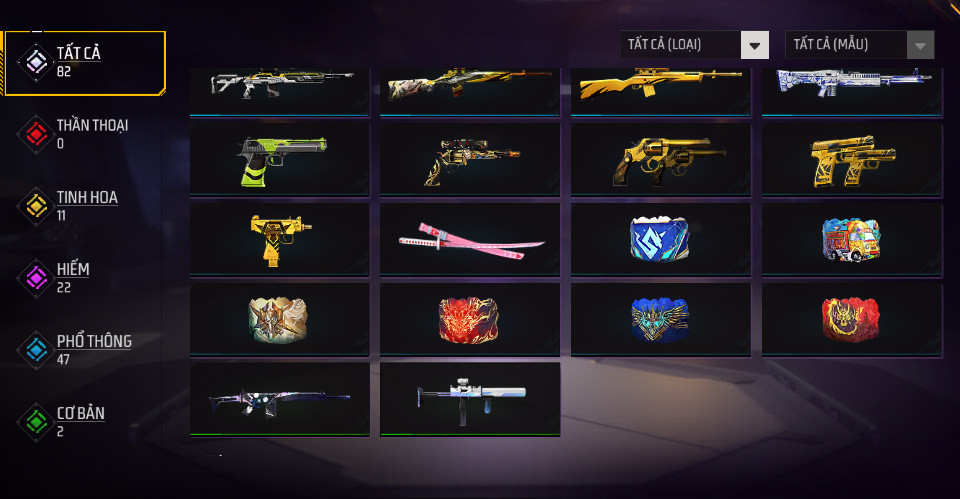The width and height of the screenshot is (960, 499).
Task: Pick the colorful truck gloo wall skin
Action: 851,240
